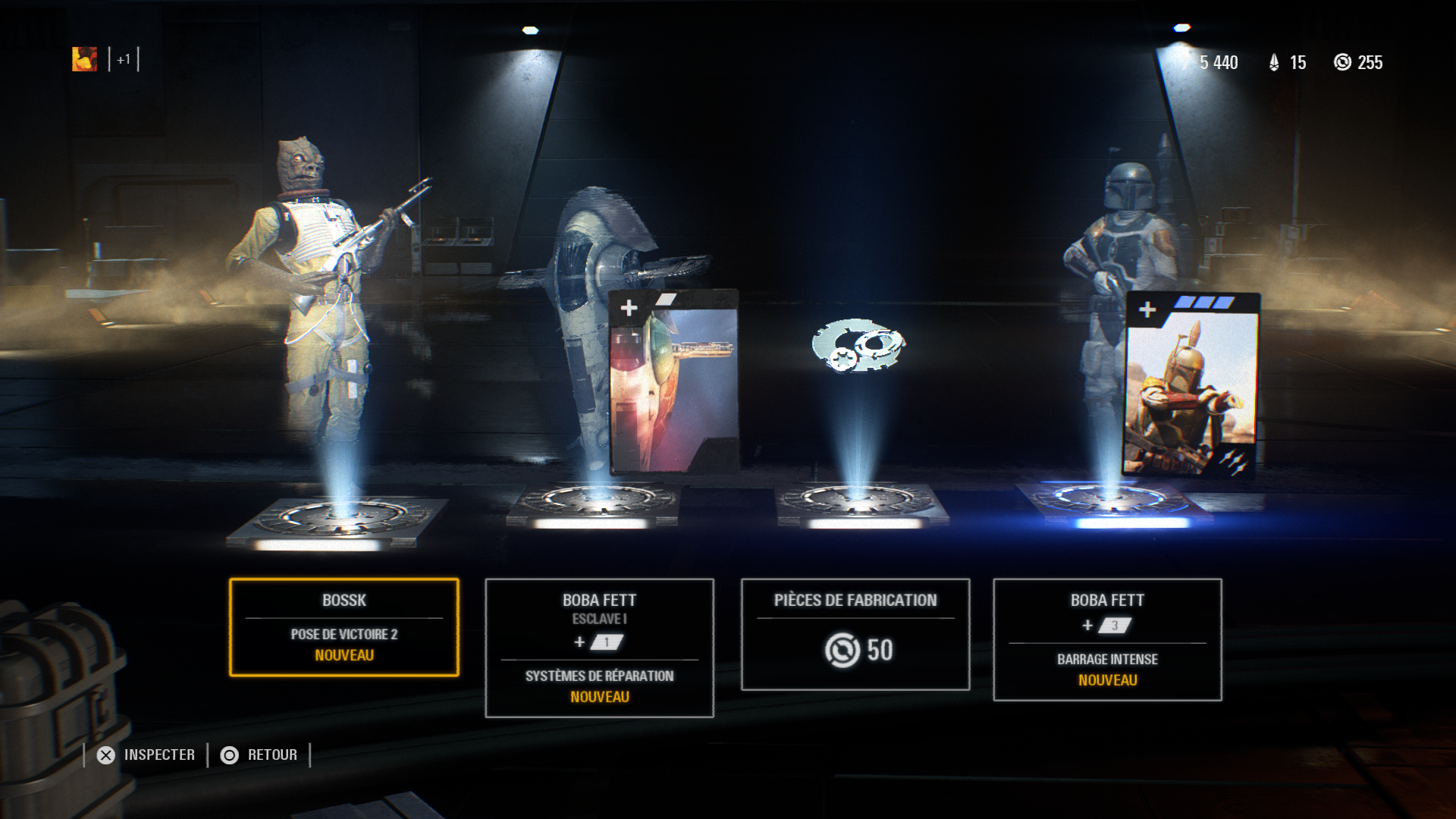Select the Pièces de Fabrication 50 reward

855,634
